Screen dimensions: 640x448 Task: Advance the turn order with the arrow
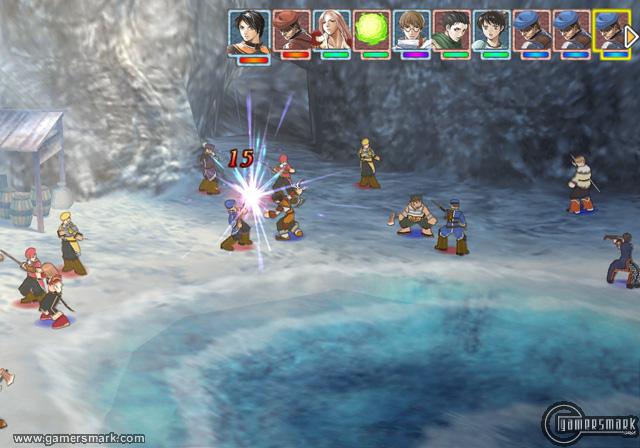632,34
